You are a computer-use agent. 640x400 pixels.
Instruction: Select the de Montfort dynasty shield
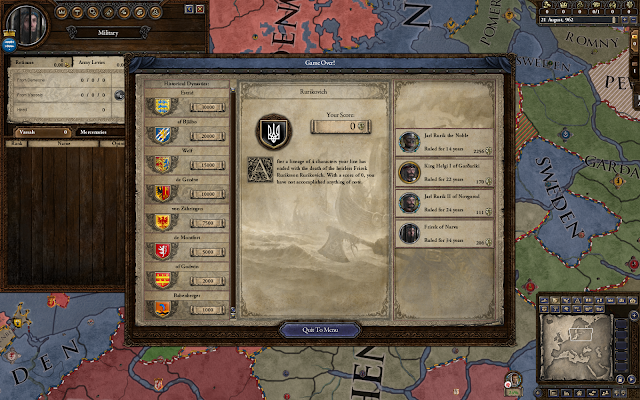tap(161, 250)
